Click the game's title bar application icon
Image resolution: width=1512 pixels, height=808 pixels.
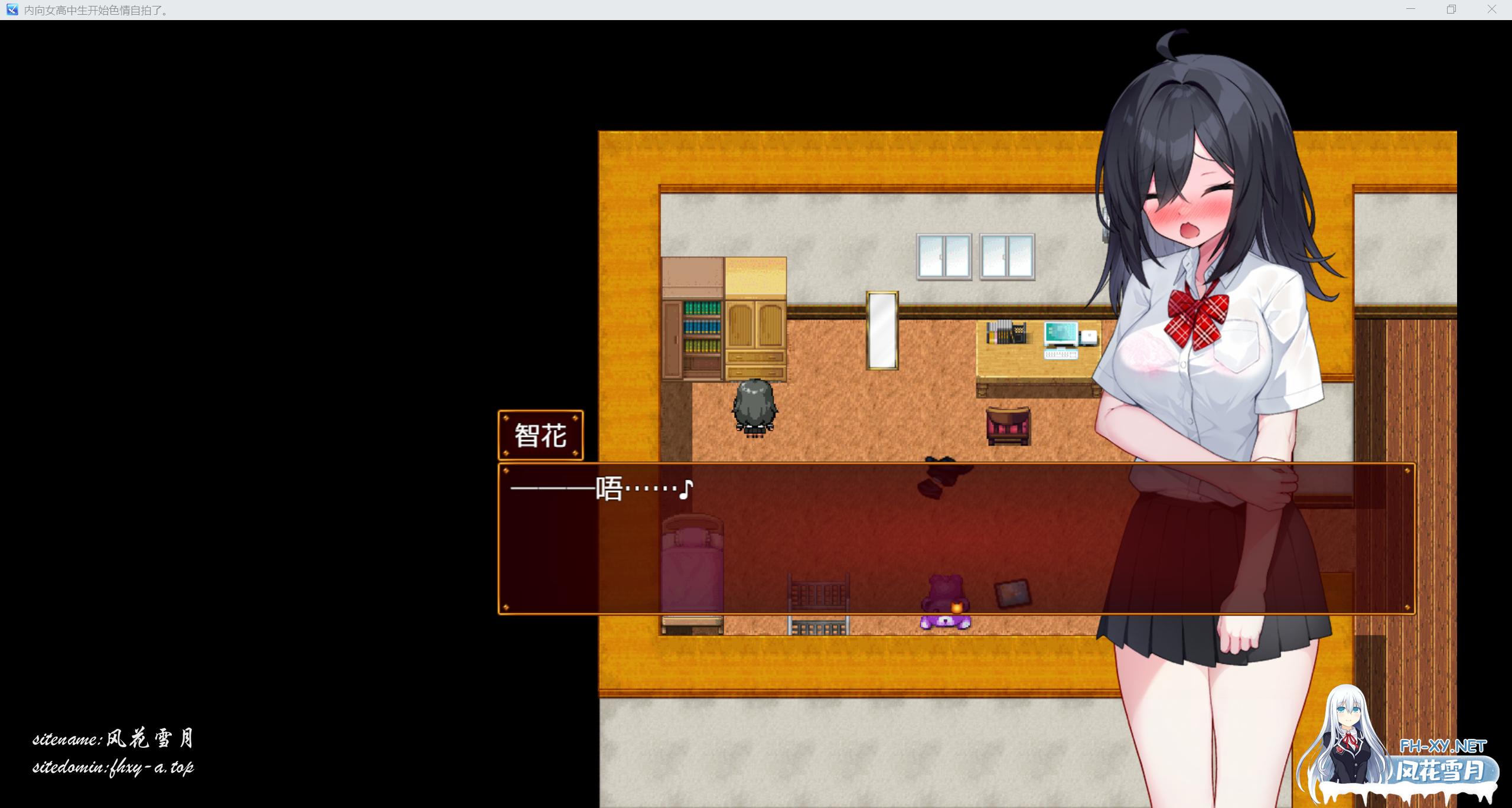pos(12,9)
